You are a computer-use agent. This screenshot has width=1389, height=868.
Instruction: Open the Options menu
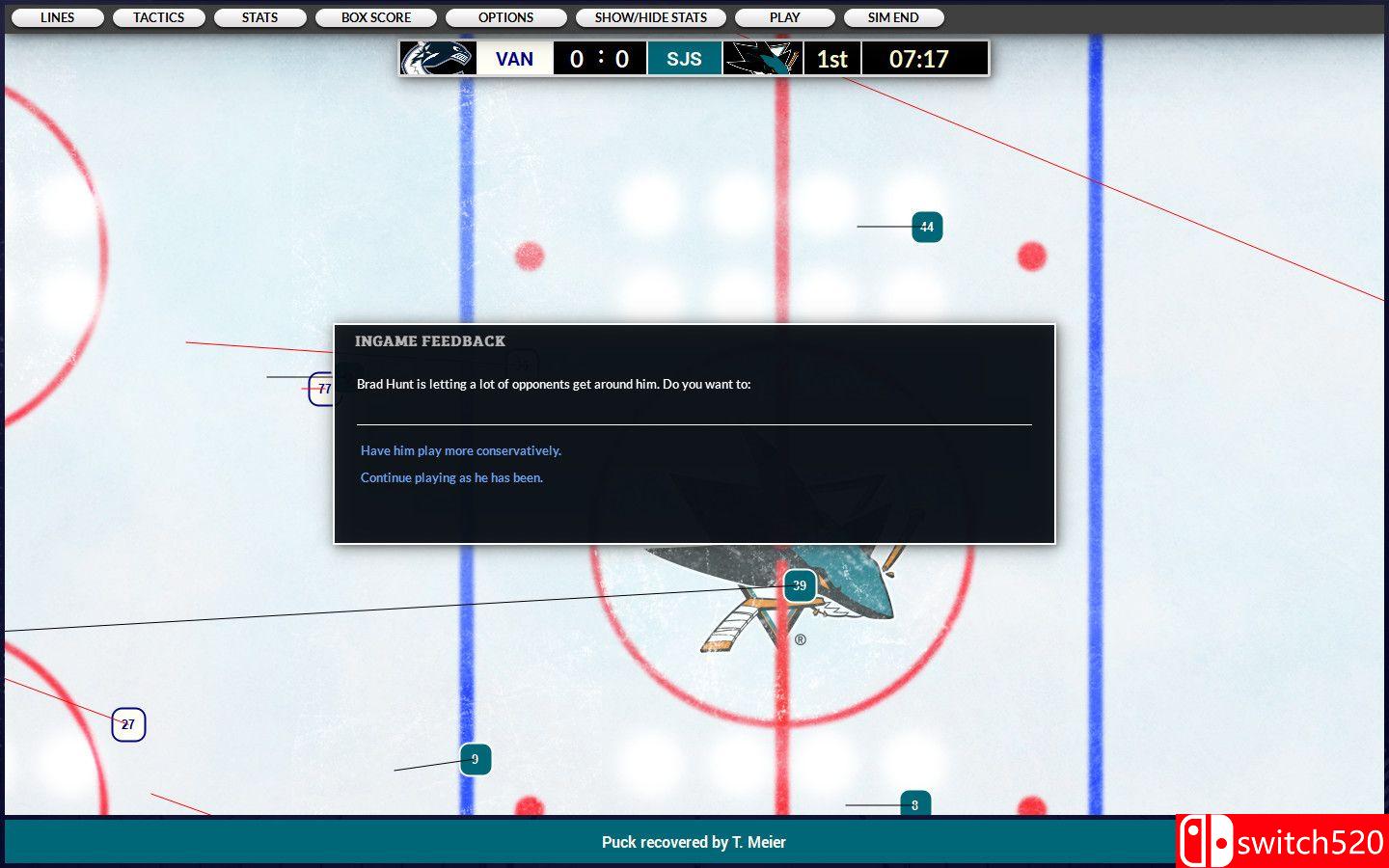pyautogui.click(x=505, y=17)
